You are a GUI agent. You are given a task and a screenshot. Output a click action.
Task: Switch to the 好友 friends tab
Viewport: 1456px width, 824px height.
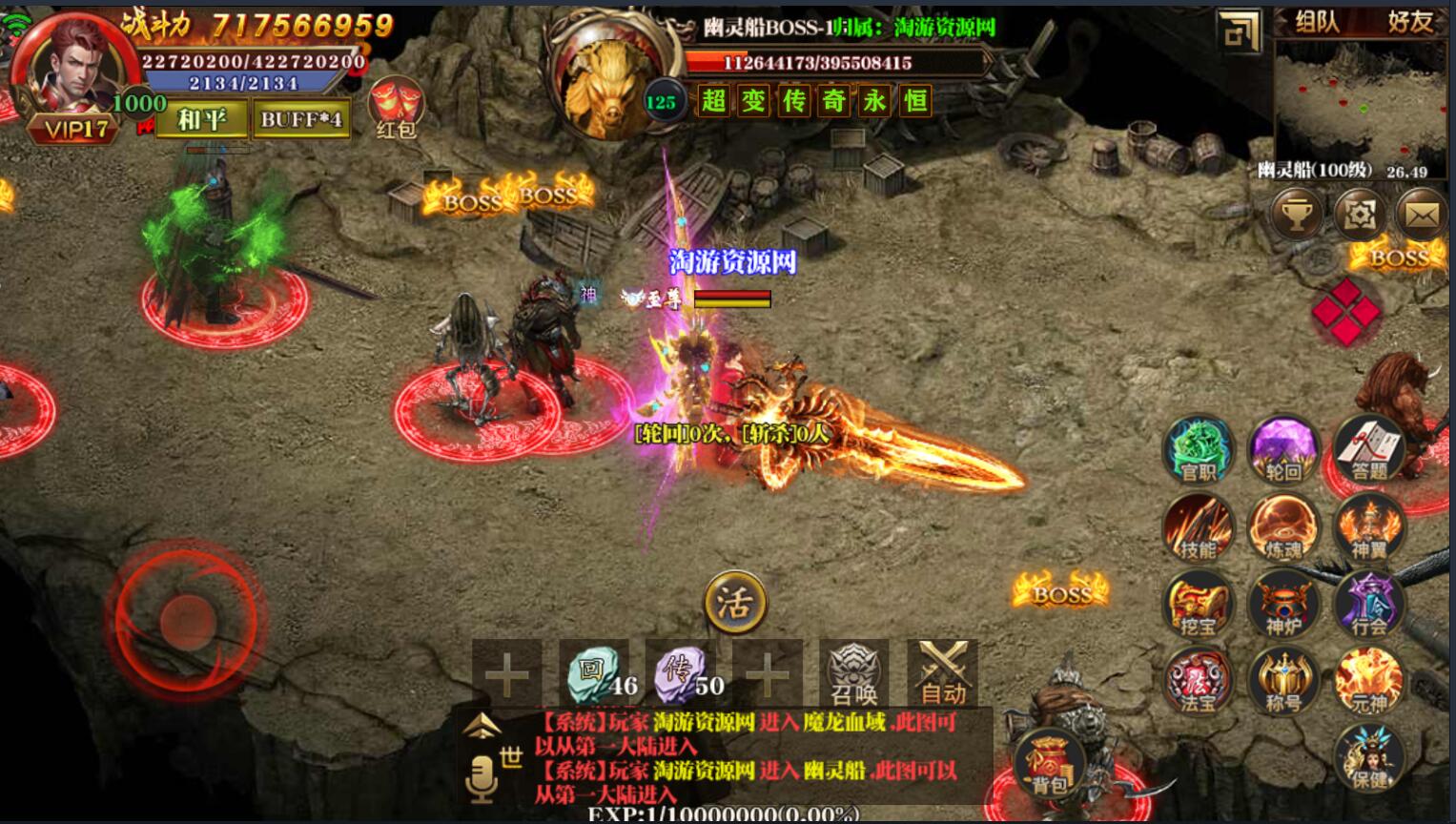(1410, 22)
